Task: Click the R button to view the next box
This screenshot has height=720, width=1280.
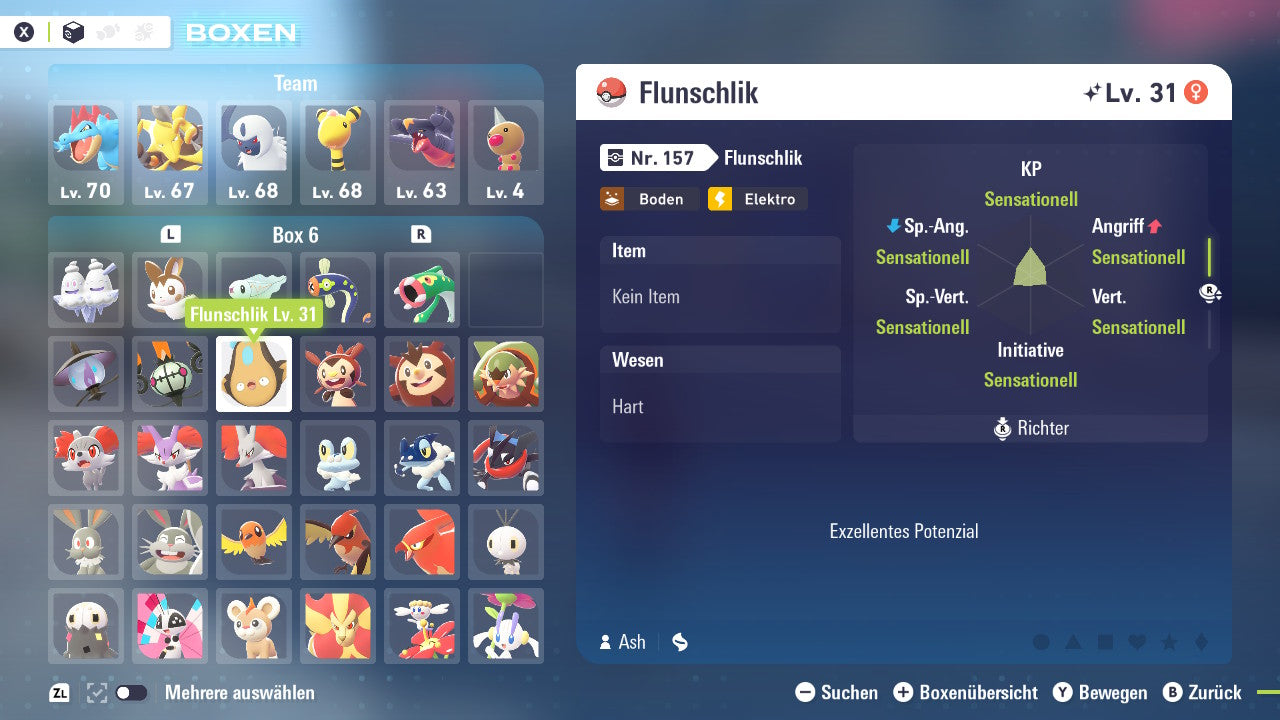Action: click(x=421, y=234)
